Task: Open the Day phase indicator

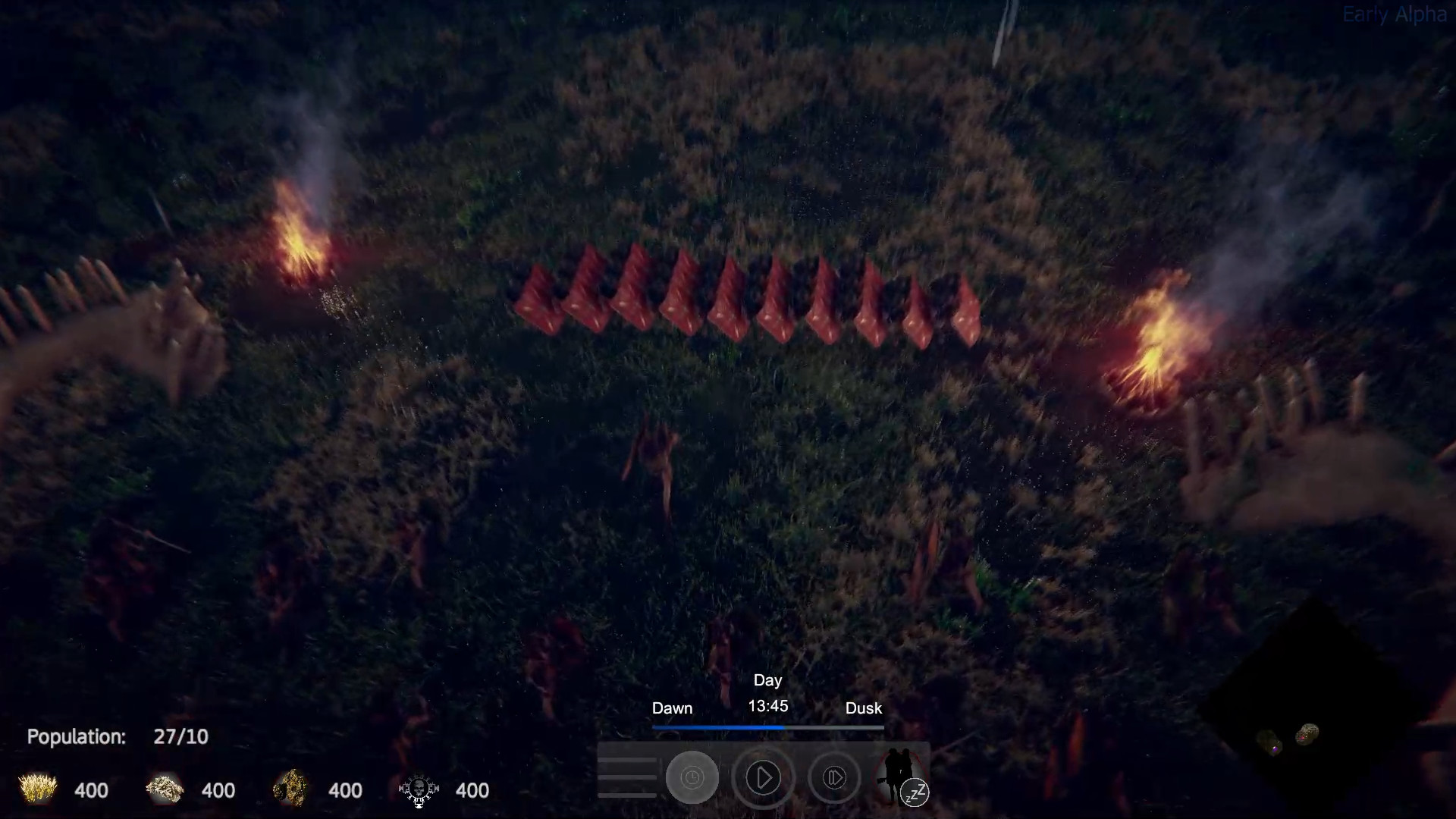Action: [767, 680]
